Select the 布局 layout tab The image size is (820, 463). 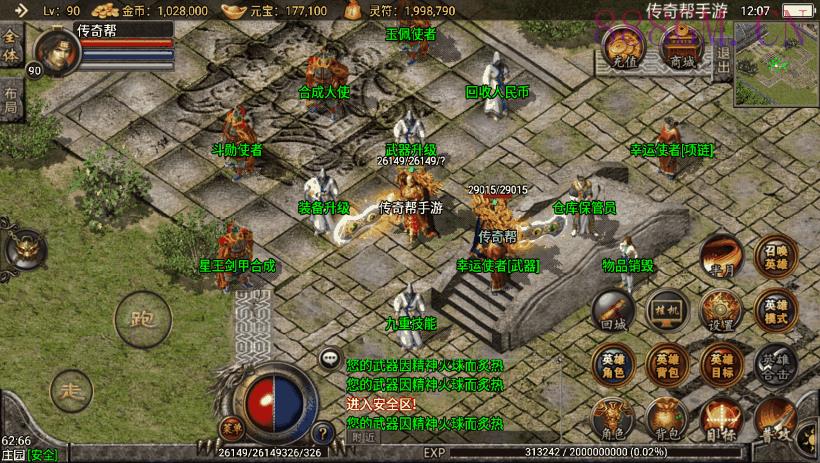[x=10, y=101]
